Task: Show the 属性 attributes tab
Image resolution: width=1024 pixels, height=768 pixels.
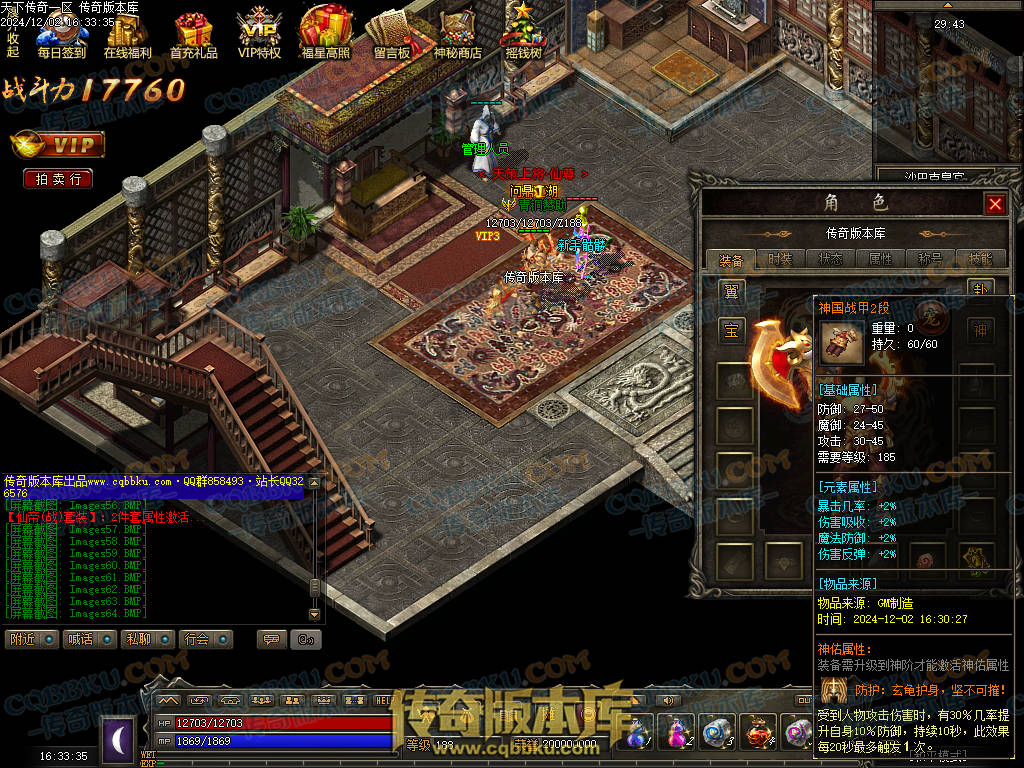Action: coord(880,259)
